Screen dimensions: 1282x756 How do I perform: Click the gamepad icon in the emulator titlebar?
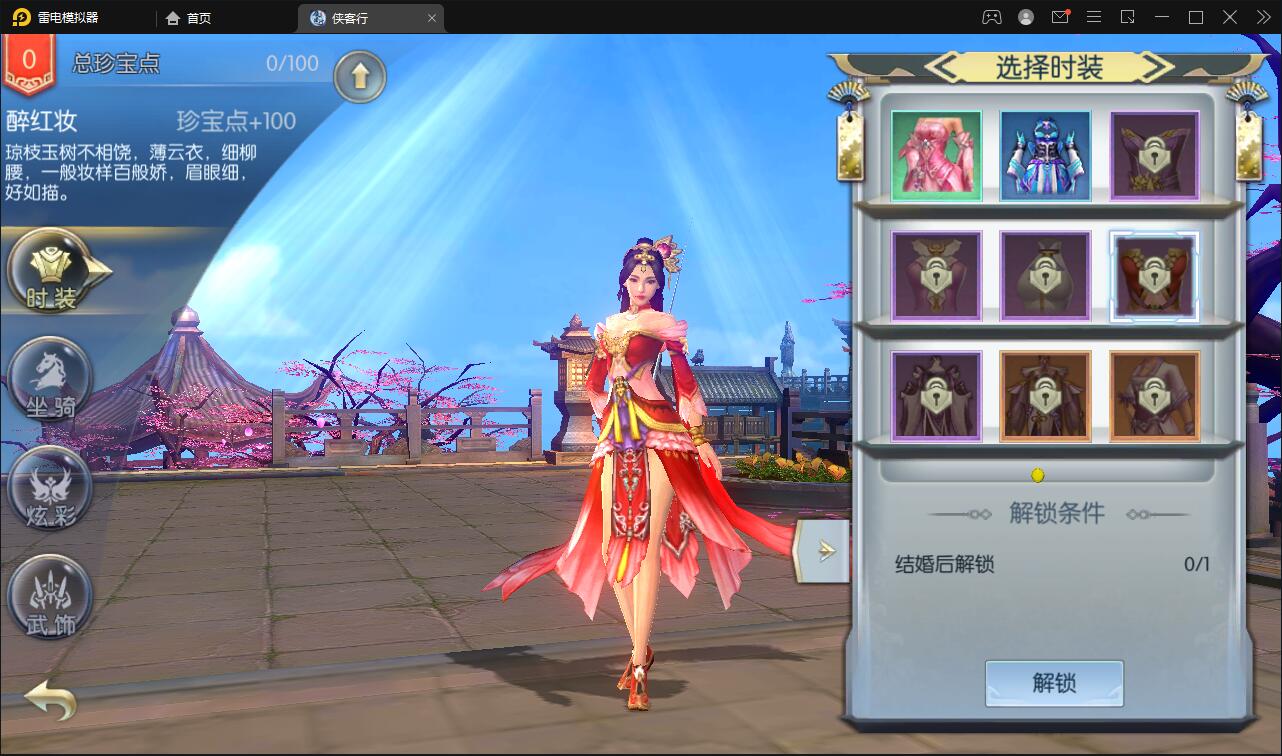992,16
